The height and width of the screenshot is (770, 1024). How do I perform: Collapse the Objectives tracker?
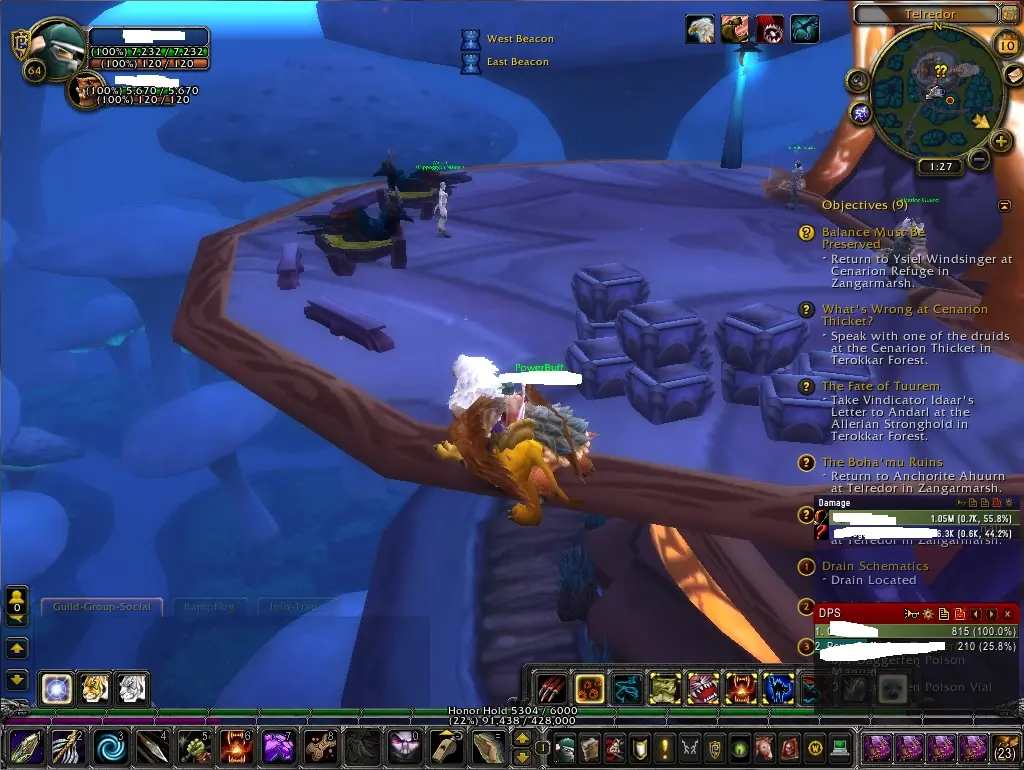tap(1004, 206)
